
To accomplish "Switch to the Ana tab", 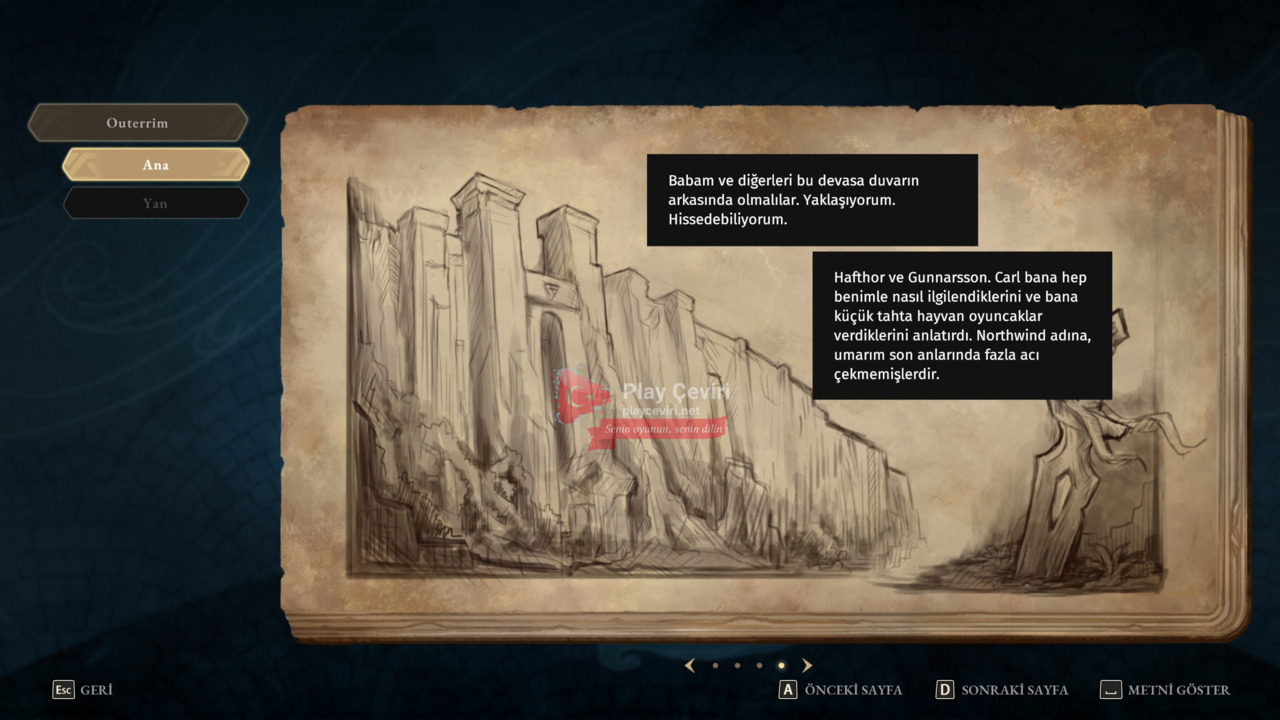I will [155, 165].
